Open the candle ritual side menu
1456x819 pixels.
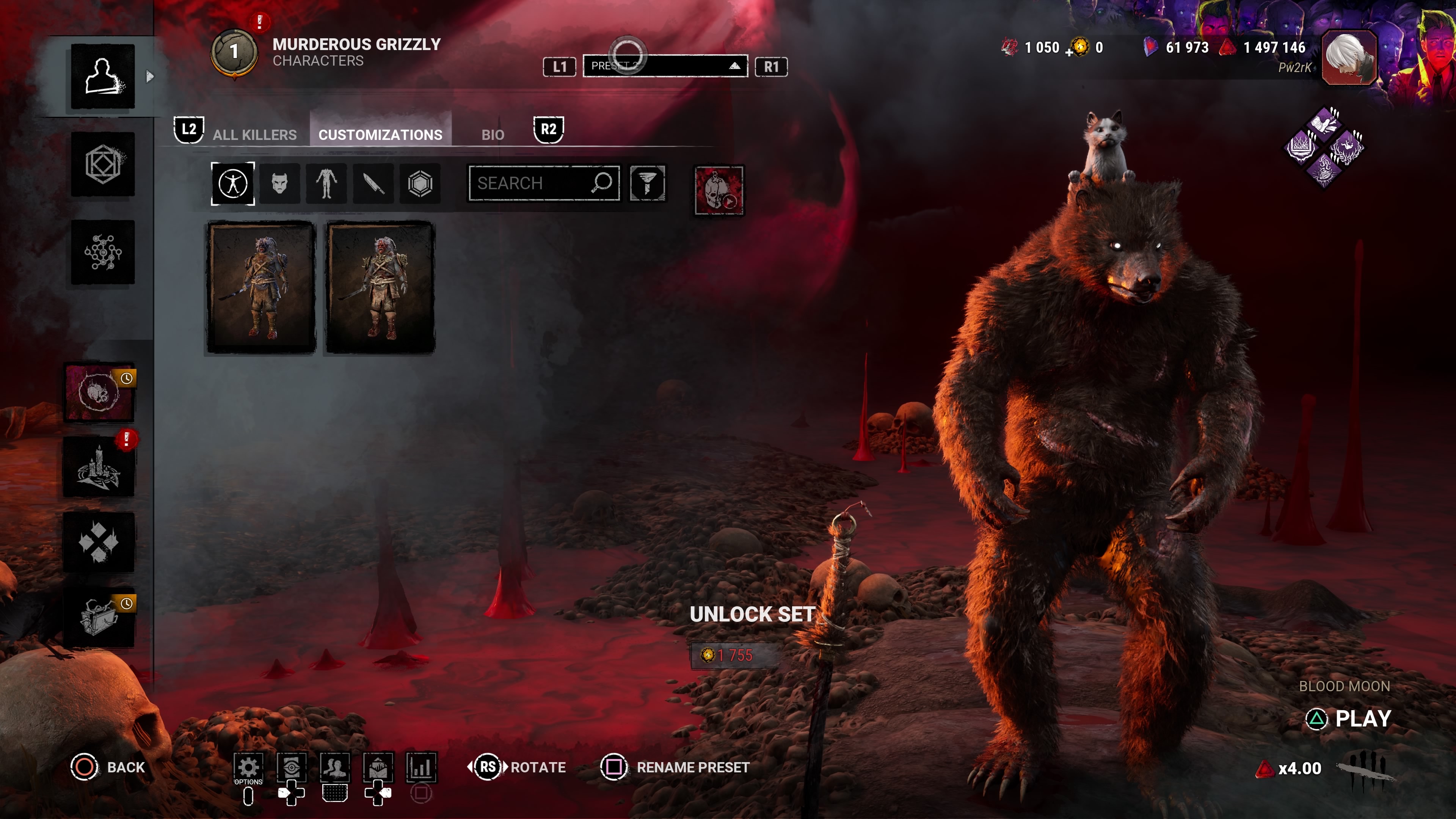[99, 468]
